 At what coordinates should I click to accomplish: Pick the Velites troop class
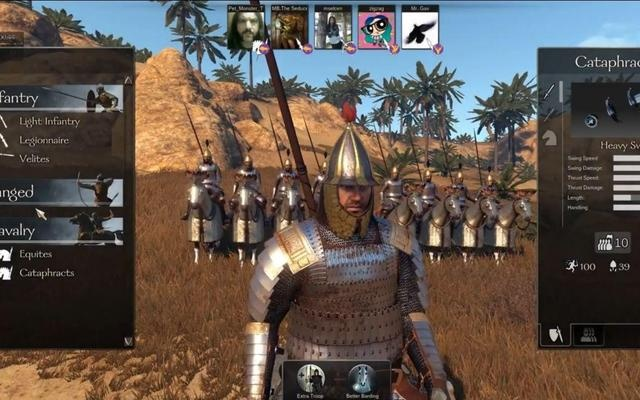[x=34, y=158]
